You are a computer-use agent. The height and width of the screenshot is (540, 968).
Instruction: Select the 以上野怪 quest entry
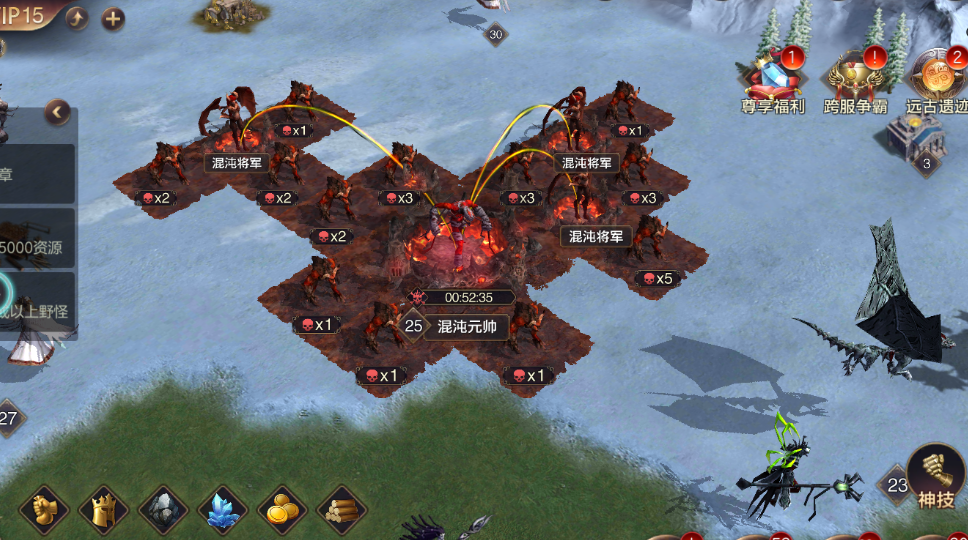pyautogui.click(x=38, y=308)
